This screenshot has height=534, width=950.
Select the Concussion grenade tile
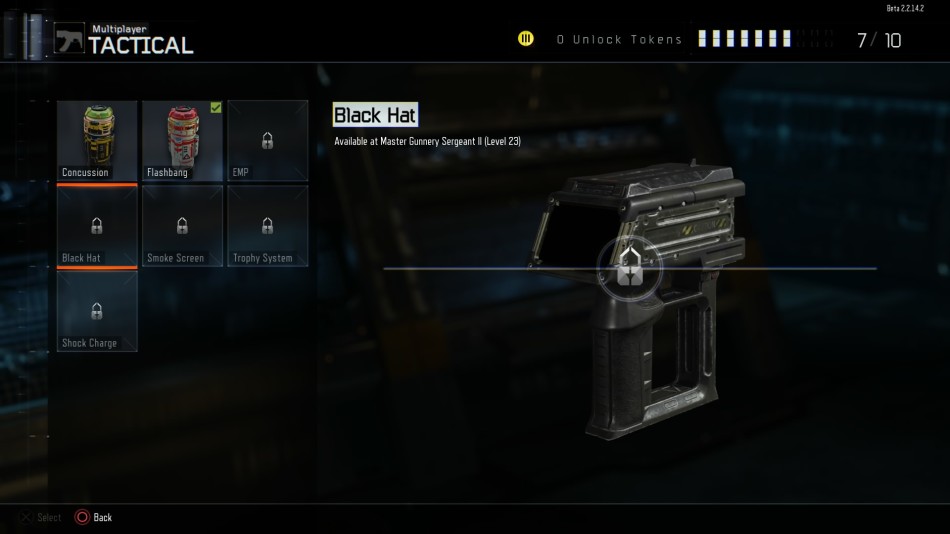tap(97, 141)
